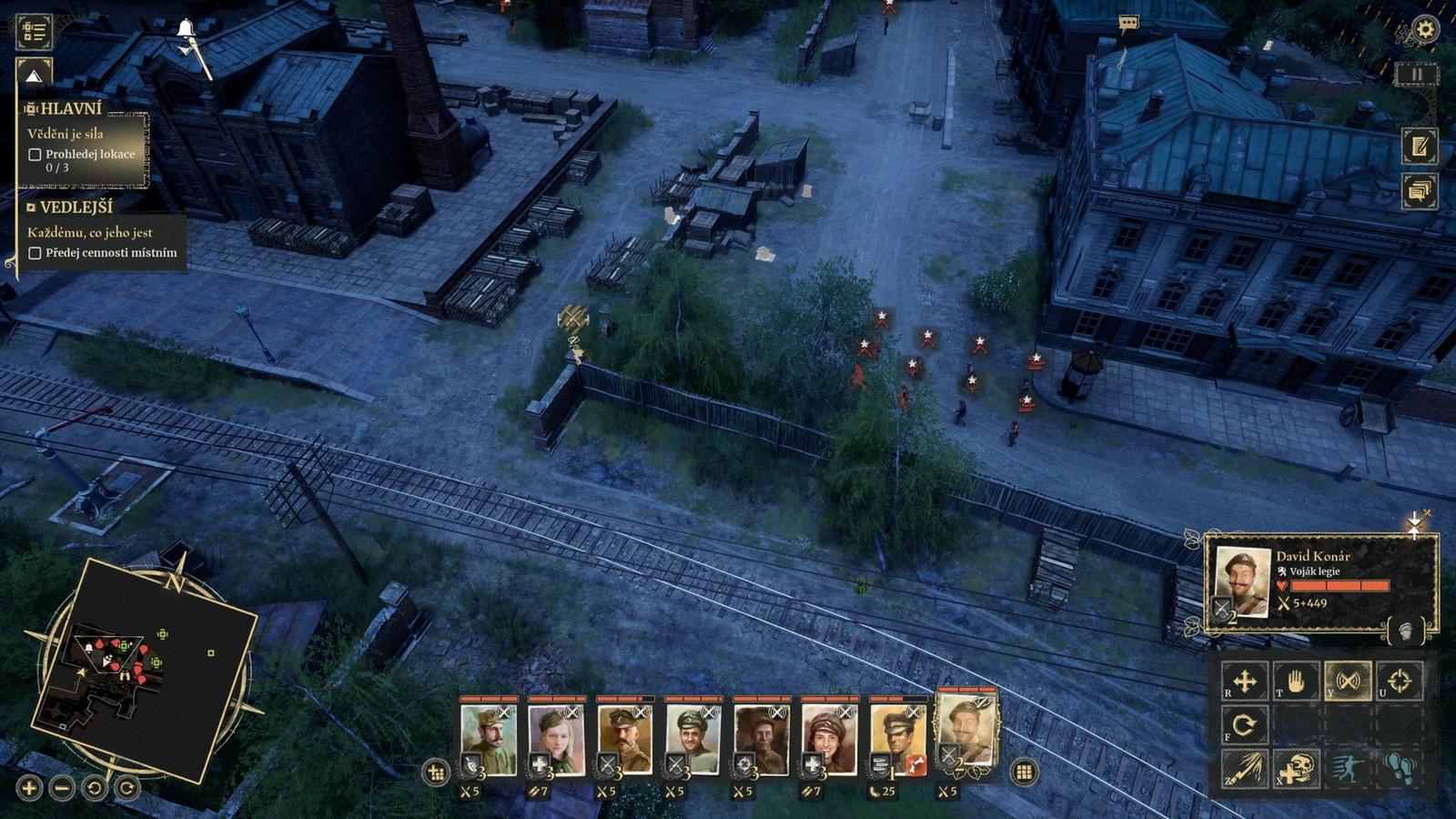This screenshot has width=1456, height=819.
Task: Toggle the pause button
Action: [x=1417, y=75]
